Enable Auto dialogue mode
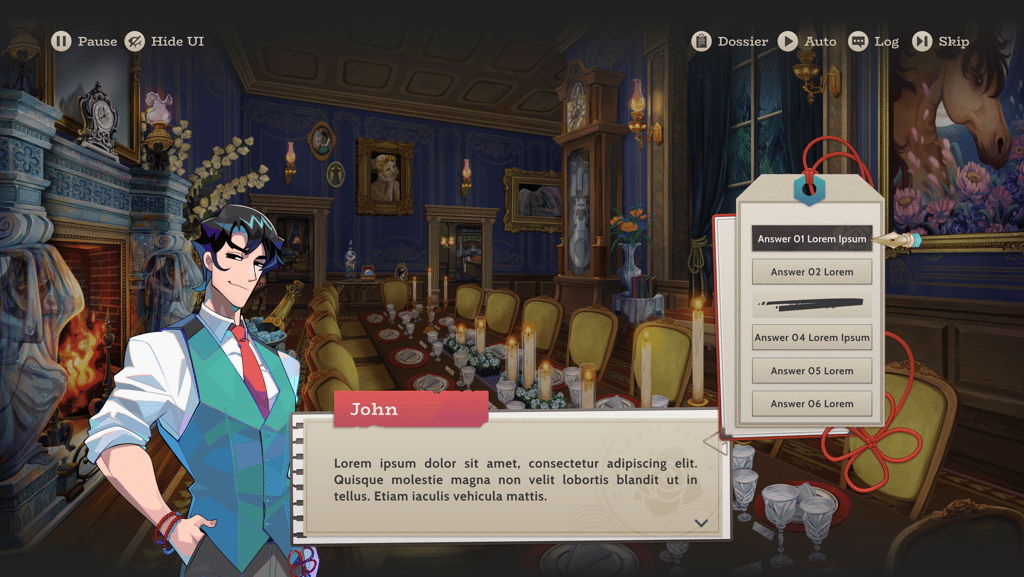This screenshot has height=577, width=1024. [807, 41]
